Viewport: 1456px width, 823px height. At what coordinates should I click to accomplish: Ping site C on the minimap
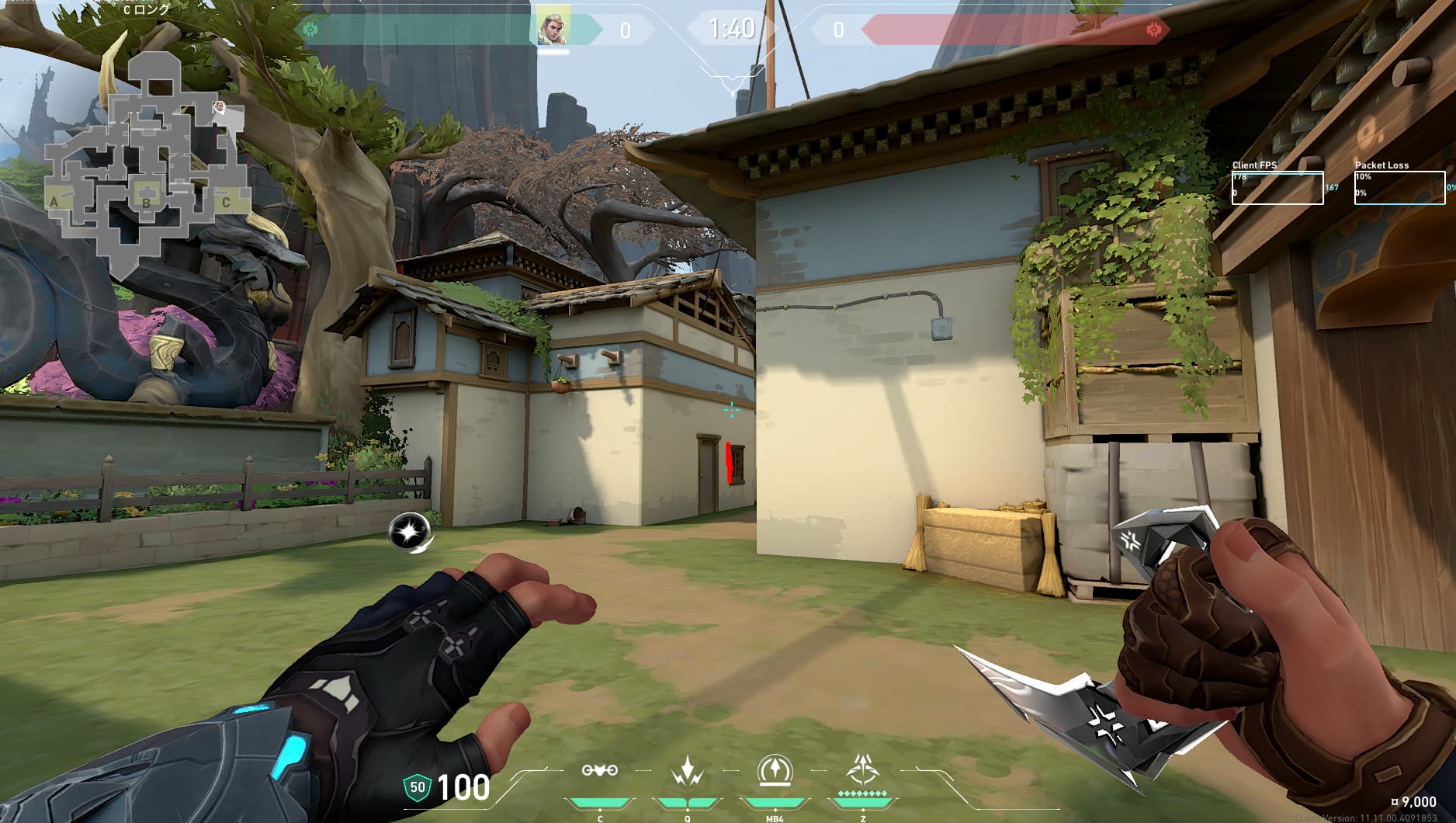tap(226, 203)
